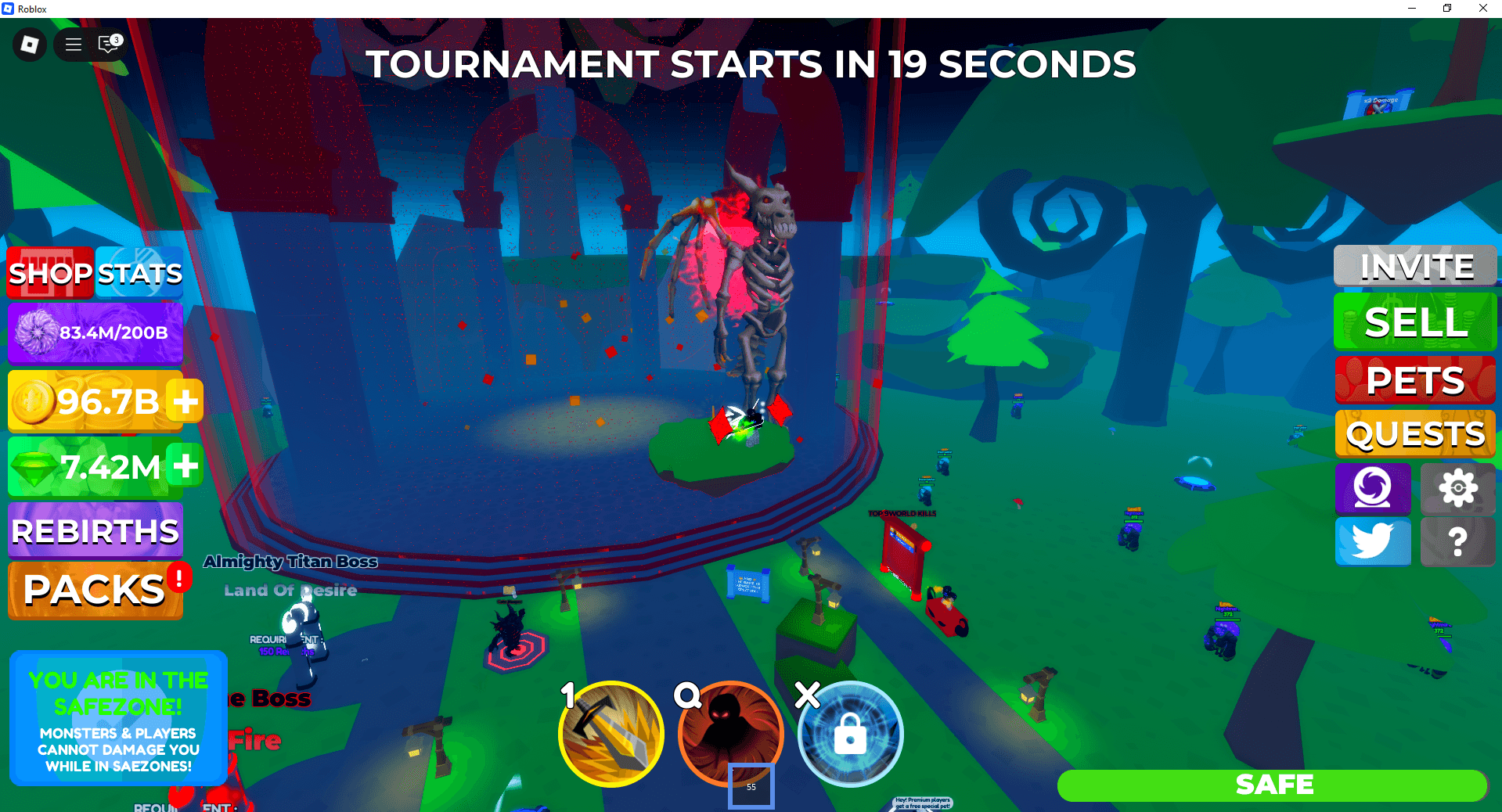Open the PETS inventory

coord(1414,379)
